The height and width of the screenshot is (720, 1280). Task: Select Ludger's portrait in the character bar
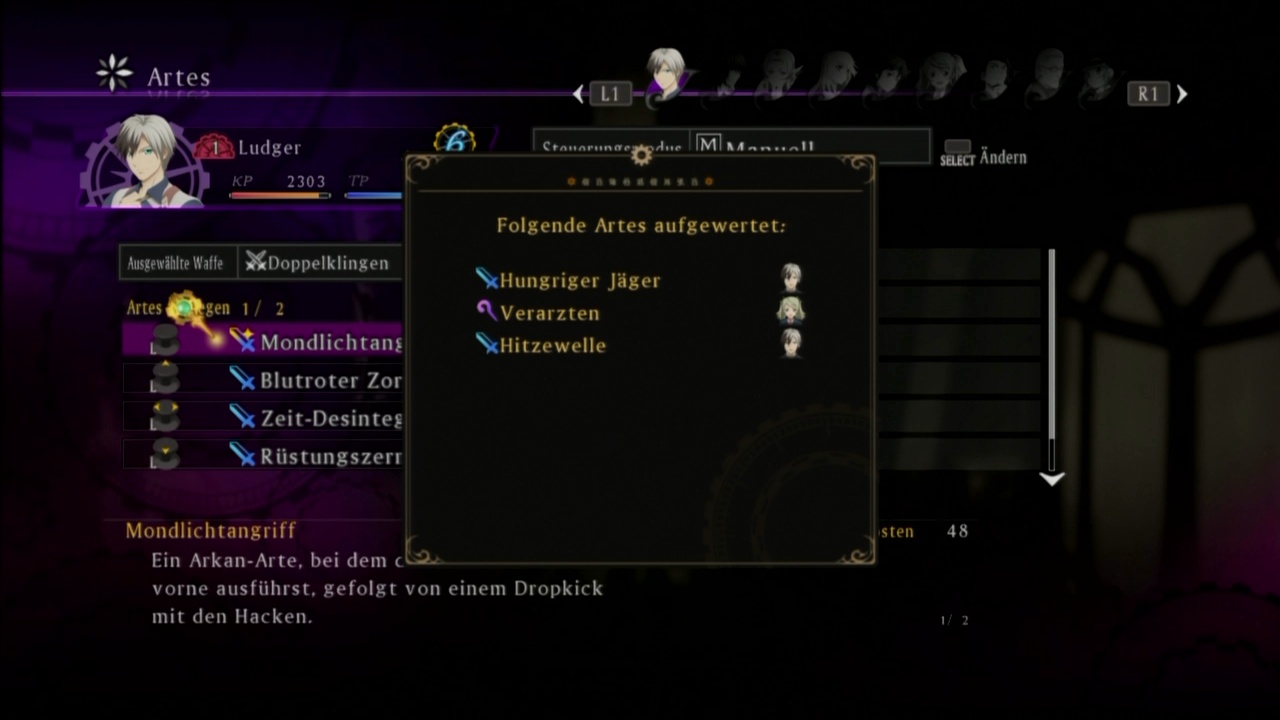click(664, 73)
